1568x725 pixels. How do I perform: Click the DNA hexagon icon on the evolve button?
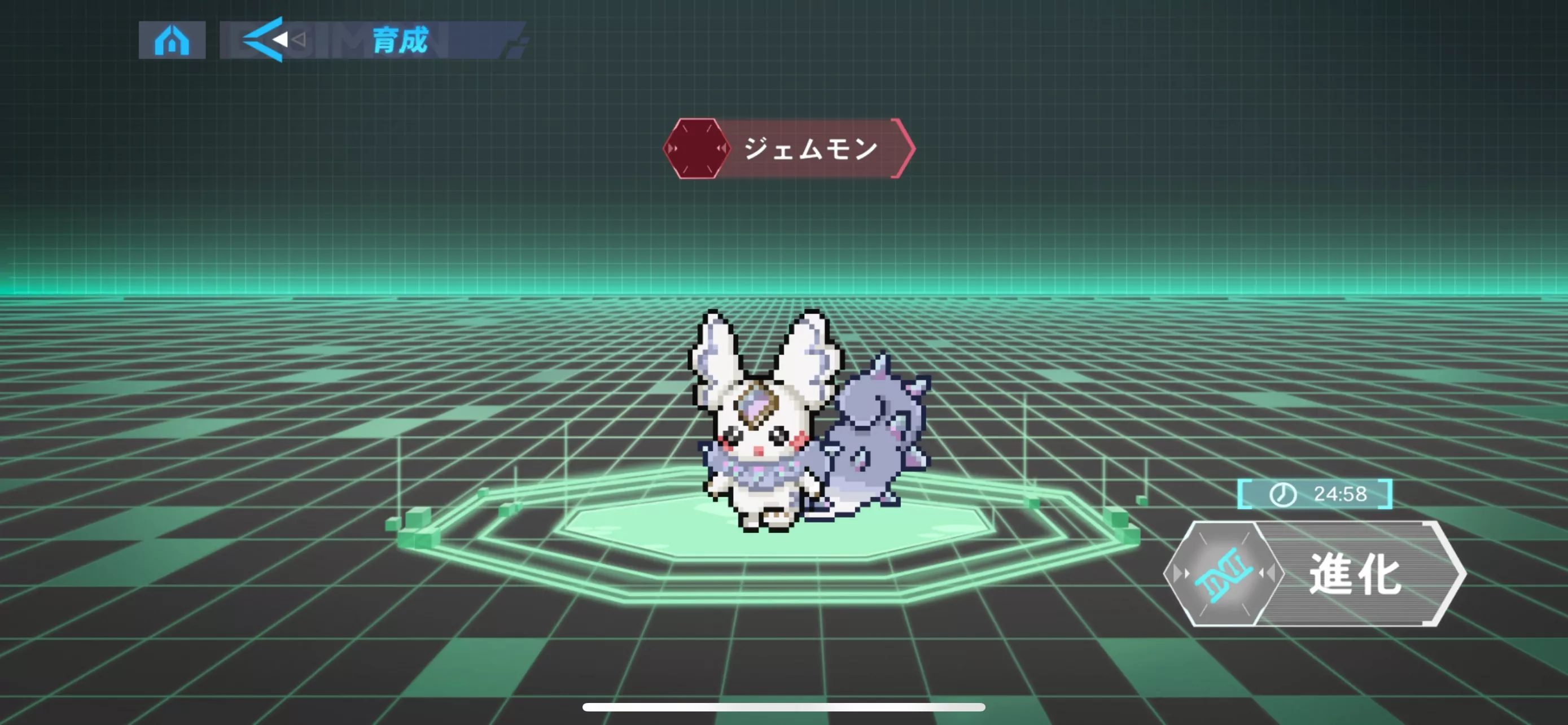click(x=1224, y=574)
